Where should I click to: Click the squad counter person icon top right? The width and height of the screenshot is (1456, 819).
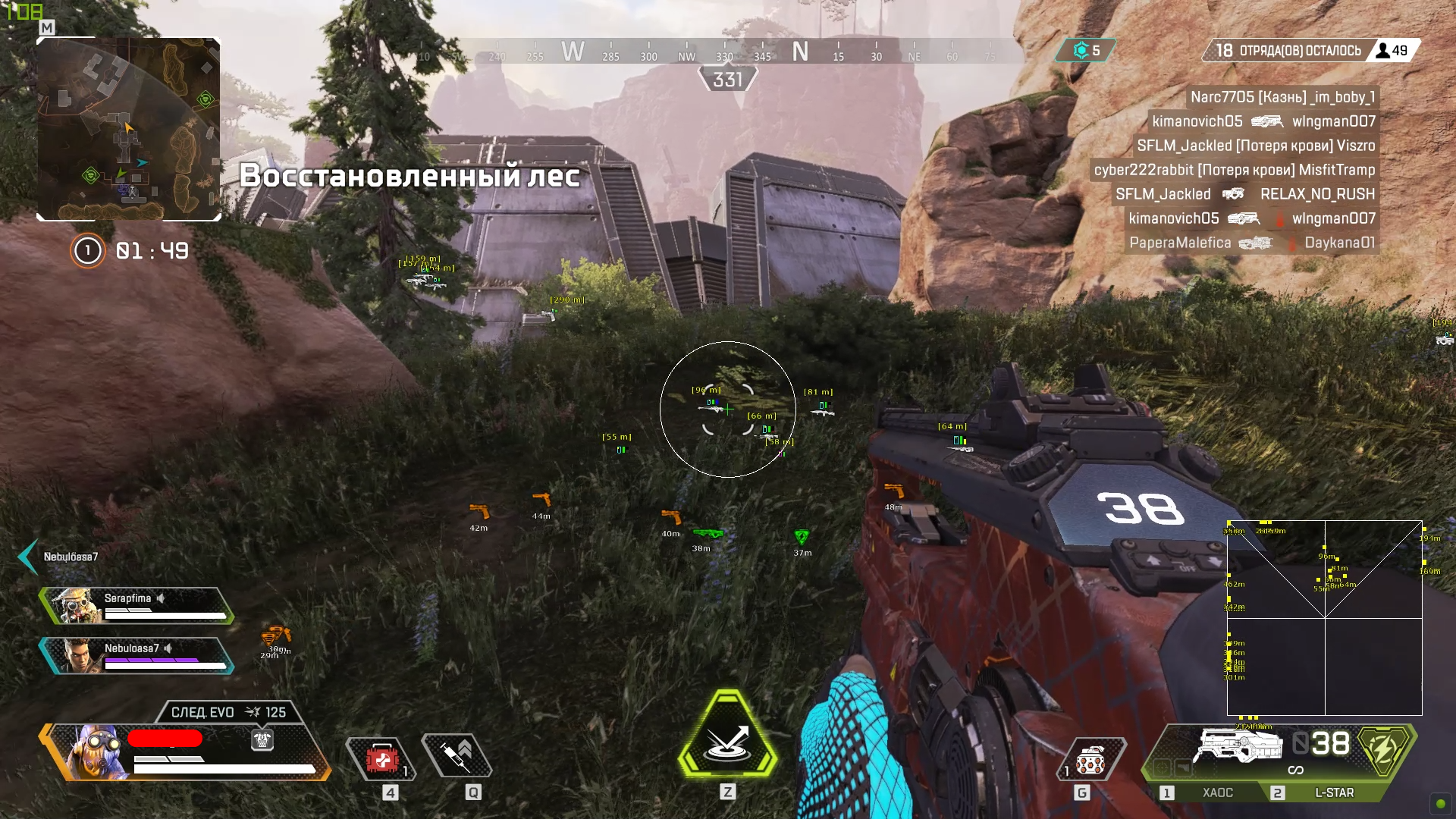tap(1383, 51)
